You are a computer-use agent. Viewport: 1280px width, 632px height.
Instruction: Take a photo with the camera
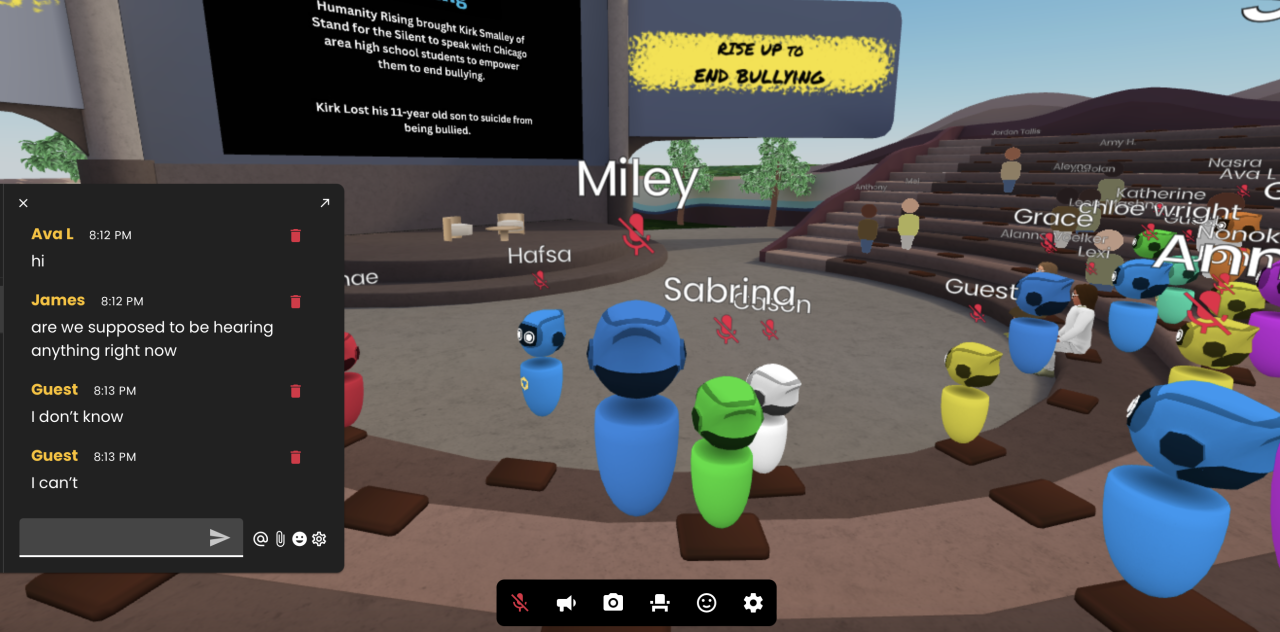[613, 603]
